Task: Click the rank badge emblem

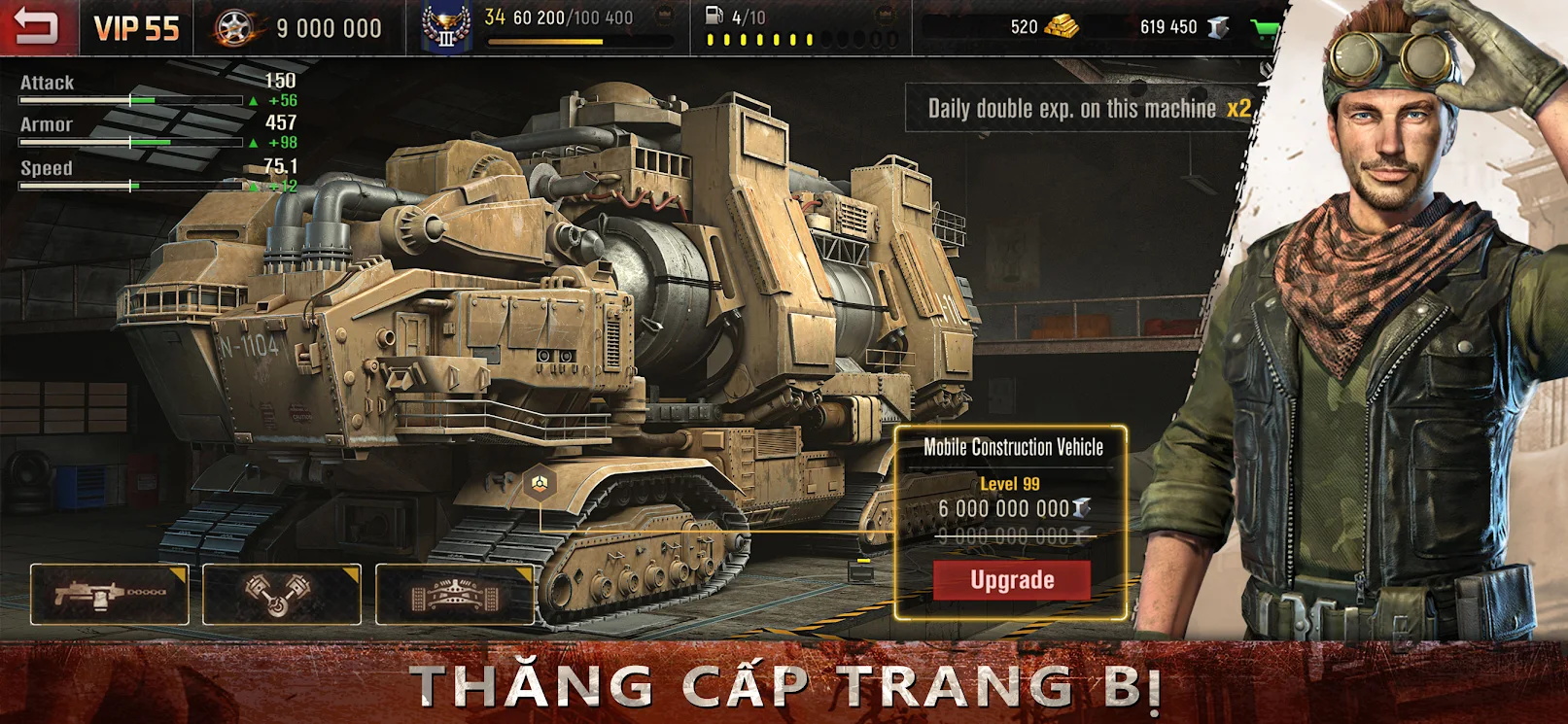Action: 446,28
